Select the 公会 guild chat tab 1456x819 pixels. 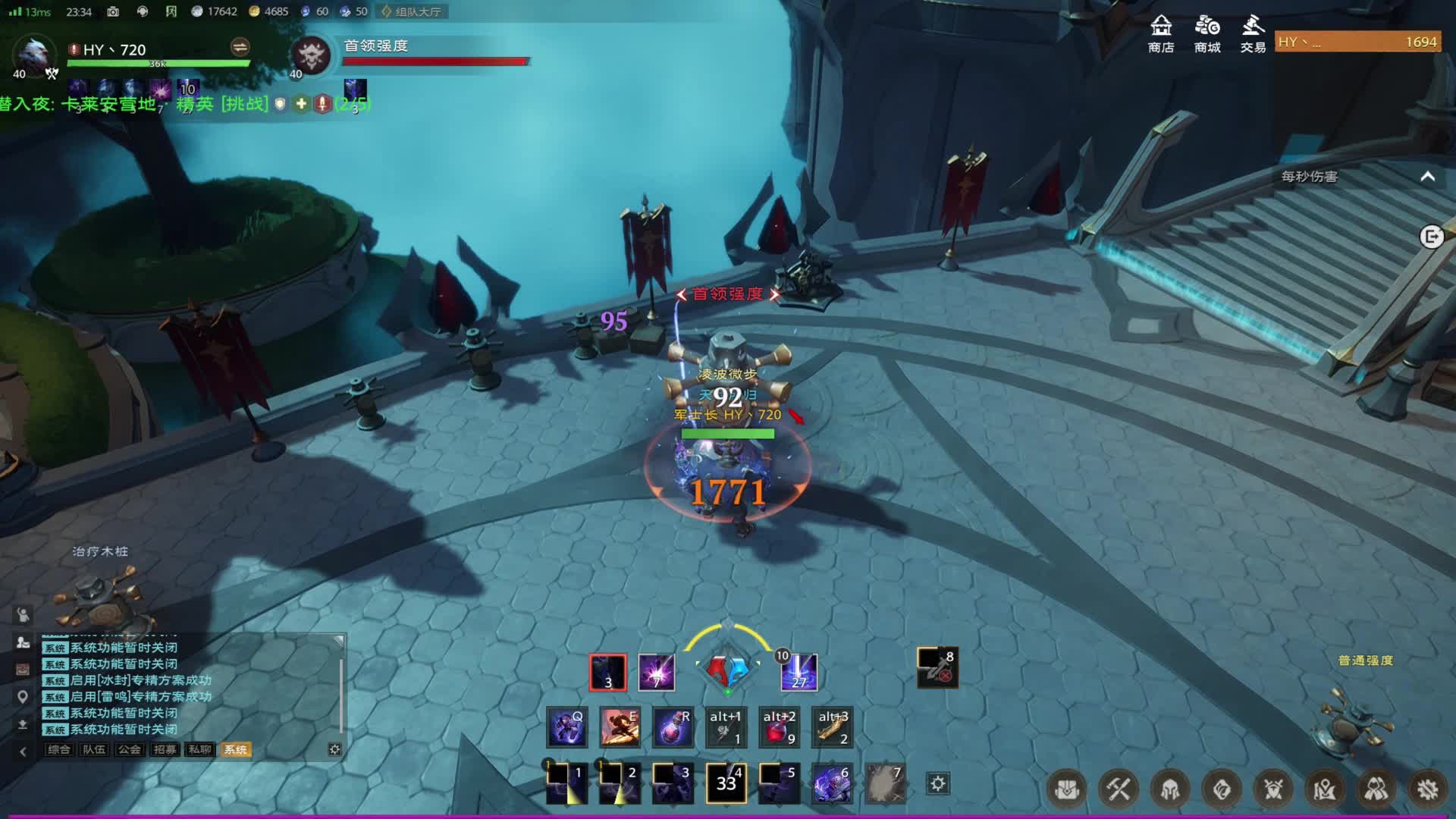(129, 749)
